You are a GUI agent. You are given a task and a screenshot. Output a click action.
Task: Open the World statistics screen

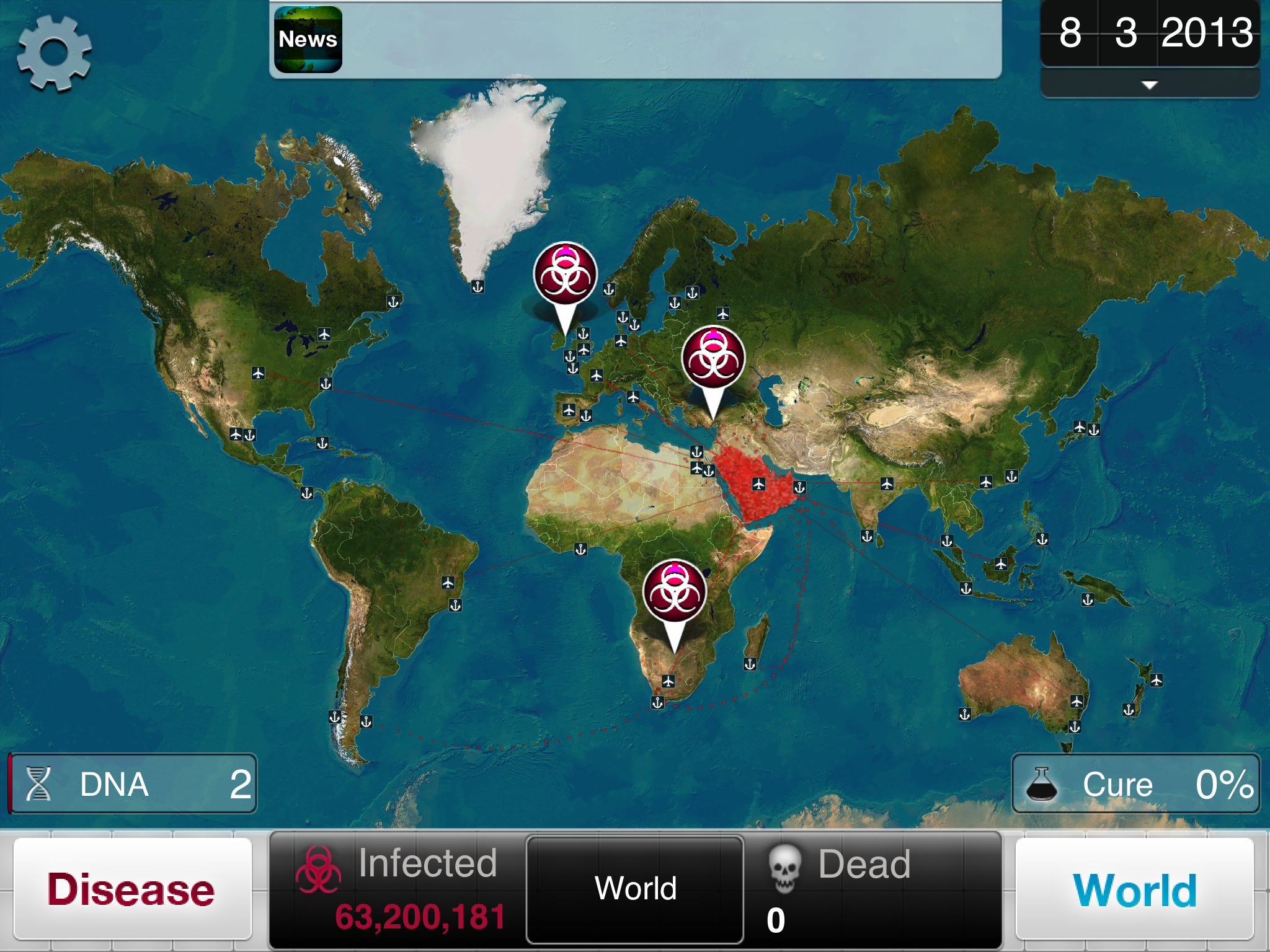[1134, 889]
